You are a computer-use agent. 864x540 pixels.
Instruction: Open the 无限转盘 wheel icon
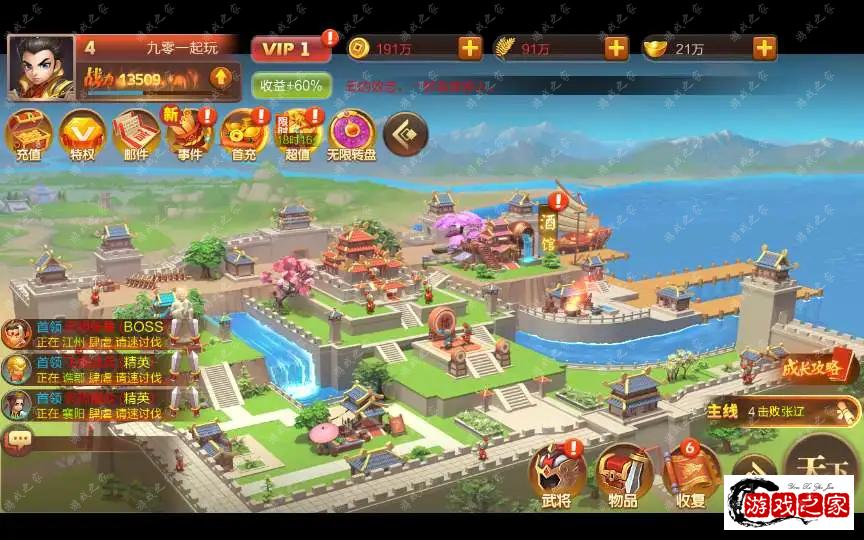tap(352, 135)
